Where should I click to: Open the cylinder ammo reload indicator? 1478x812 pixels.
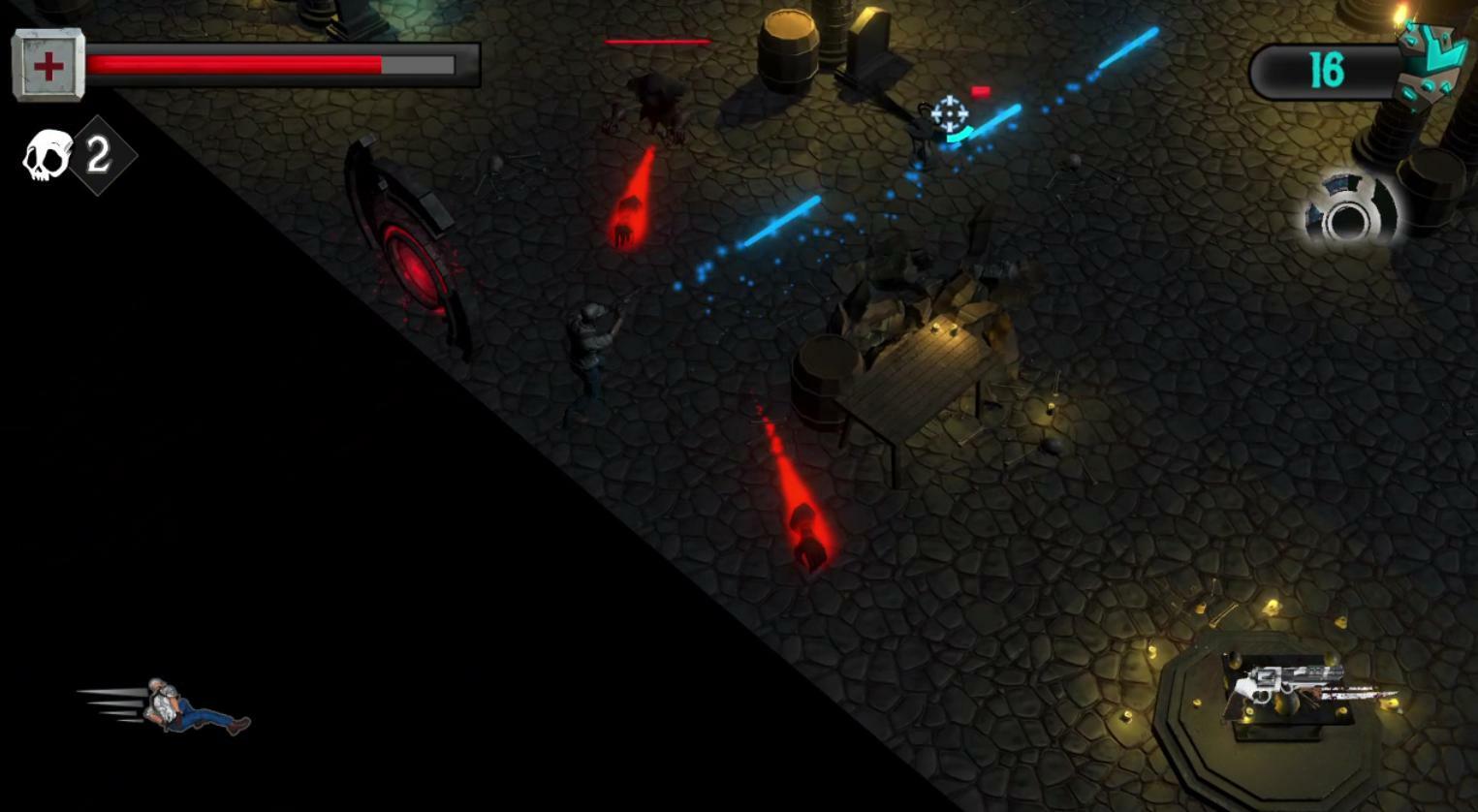(1347, 221)
